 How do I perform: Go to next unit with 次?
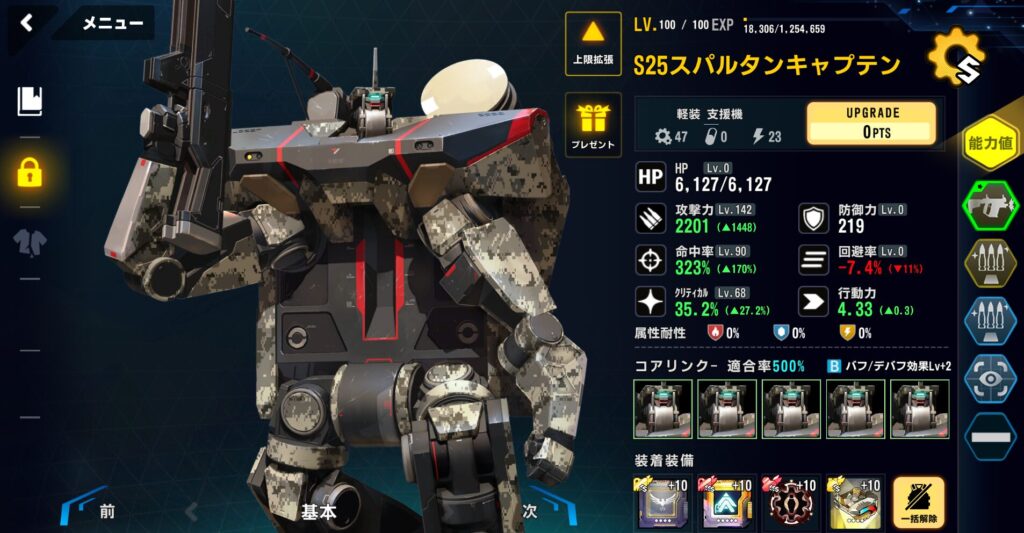point(530,511)
